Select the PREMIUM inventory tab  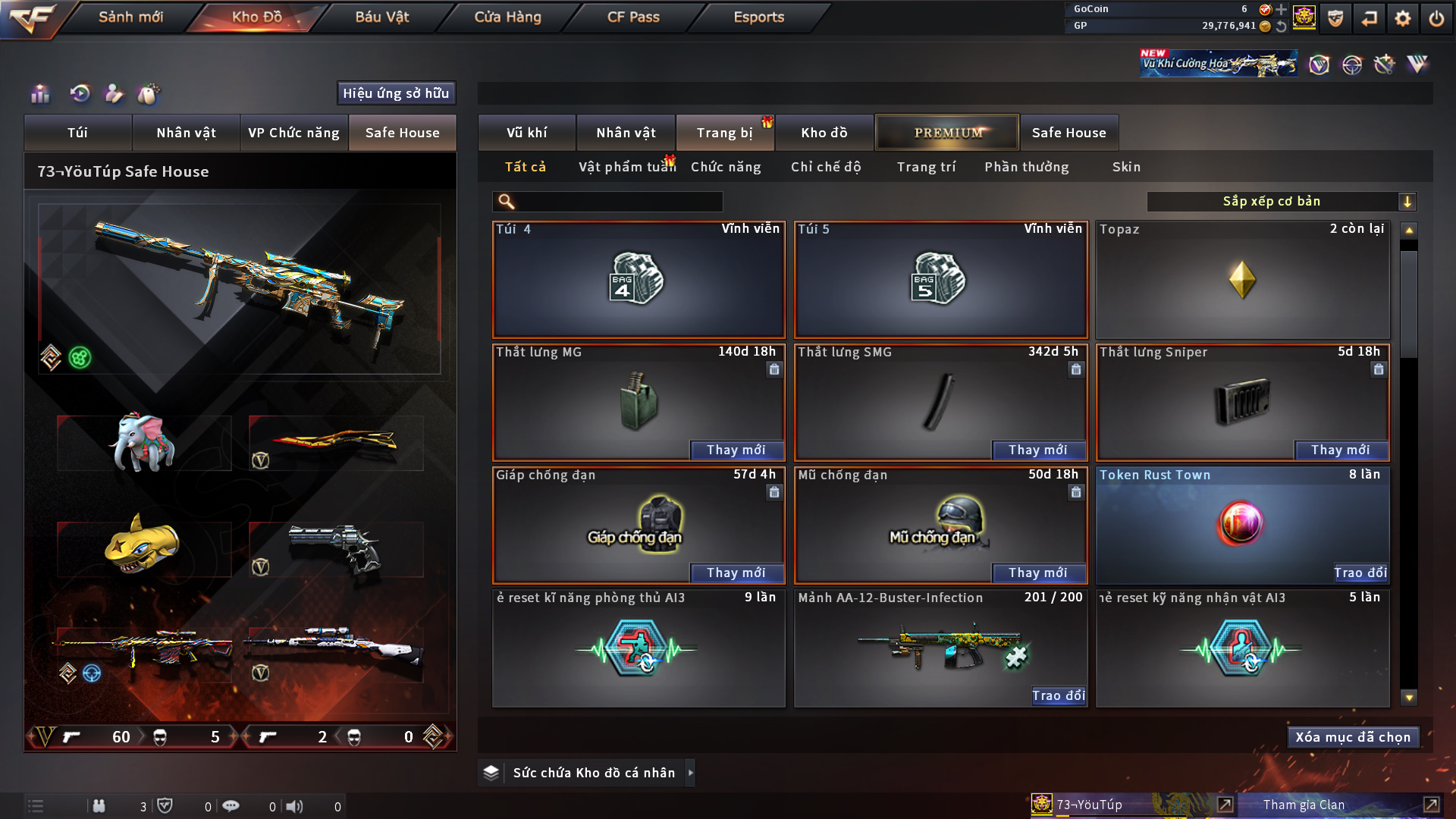(x=947, y=133)
